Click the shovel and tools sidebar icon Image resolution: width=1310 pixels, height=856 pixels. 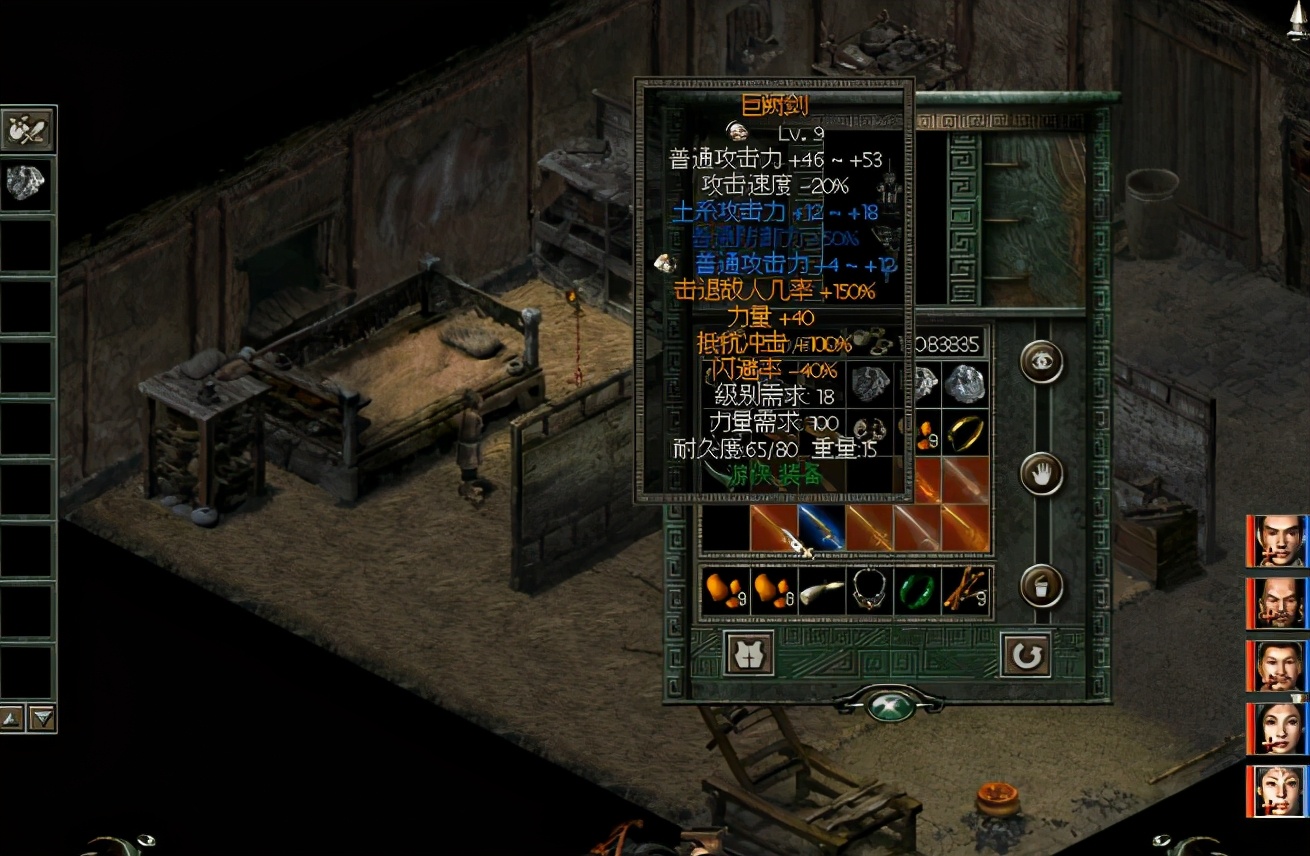click(27, 130)
